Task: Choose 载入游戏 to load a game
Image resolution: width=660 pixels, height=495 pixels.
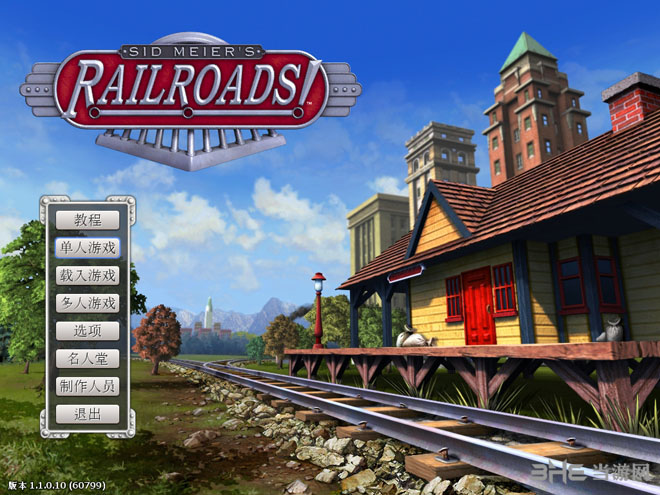Action: [88, 275]
